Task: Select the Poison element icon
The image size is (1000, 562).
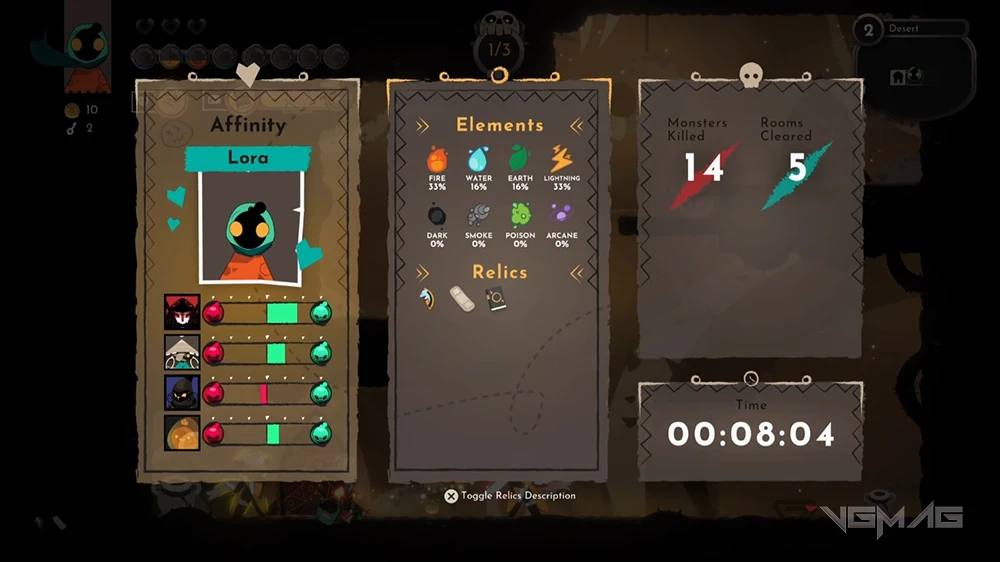Action: [520, 215]
